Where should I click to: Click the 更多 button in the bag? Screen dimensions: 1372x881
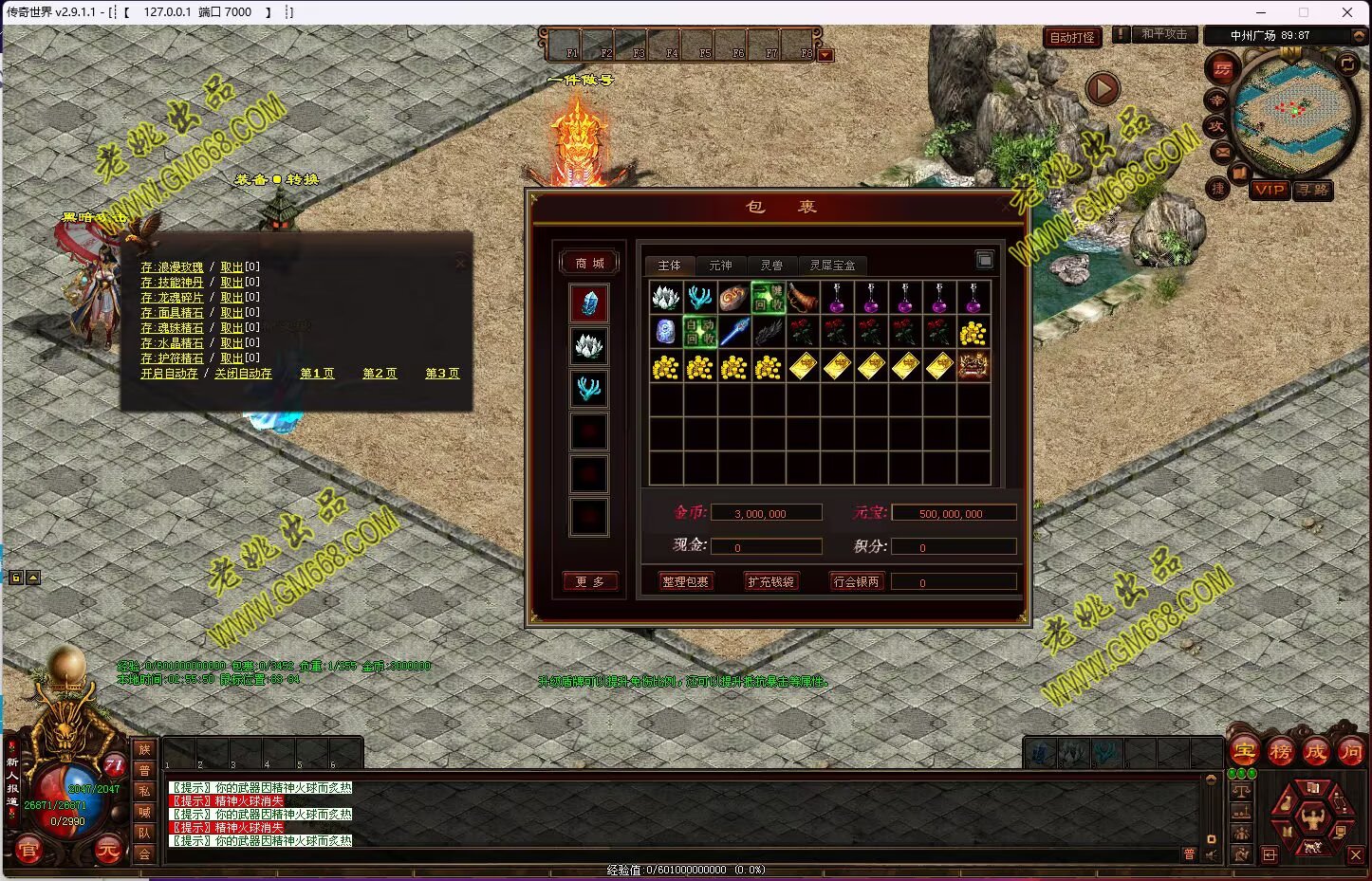click(x=590, y=581)
